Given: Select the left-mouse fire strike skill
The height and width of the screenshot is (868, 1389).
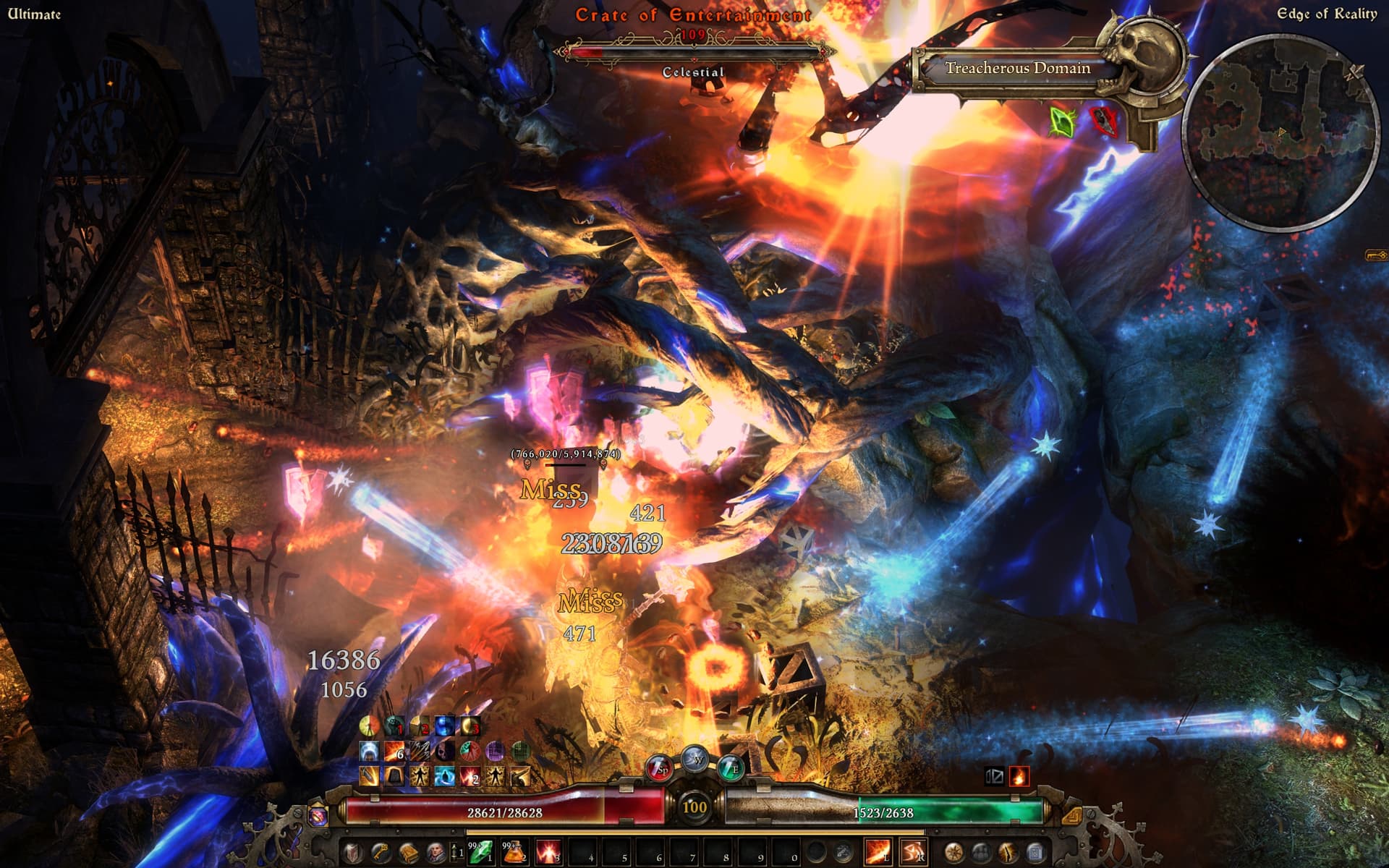Looking at the screenshot, I should (878, 854).
